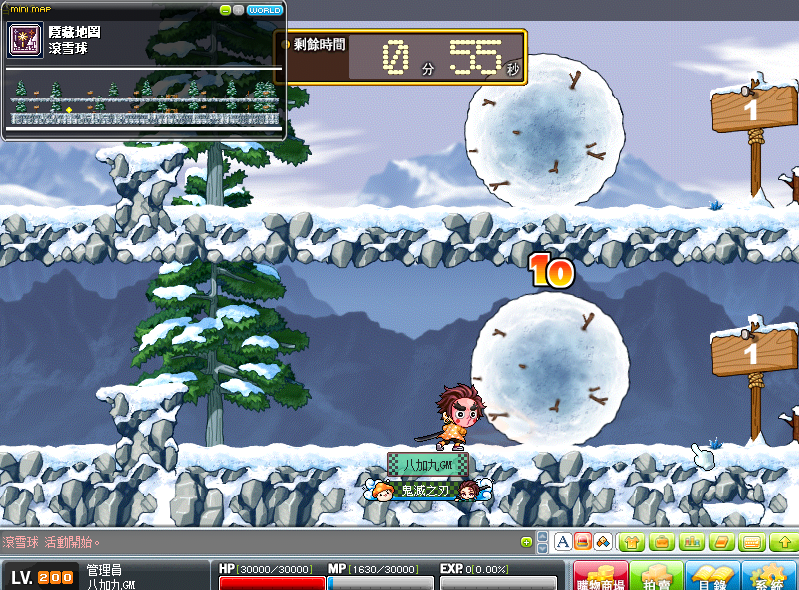Image resolution: width=799 pixels, height=590 pixels.
Task: Click the minimap display of the snowball map
Action: 145,102
